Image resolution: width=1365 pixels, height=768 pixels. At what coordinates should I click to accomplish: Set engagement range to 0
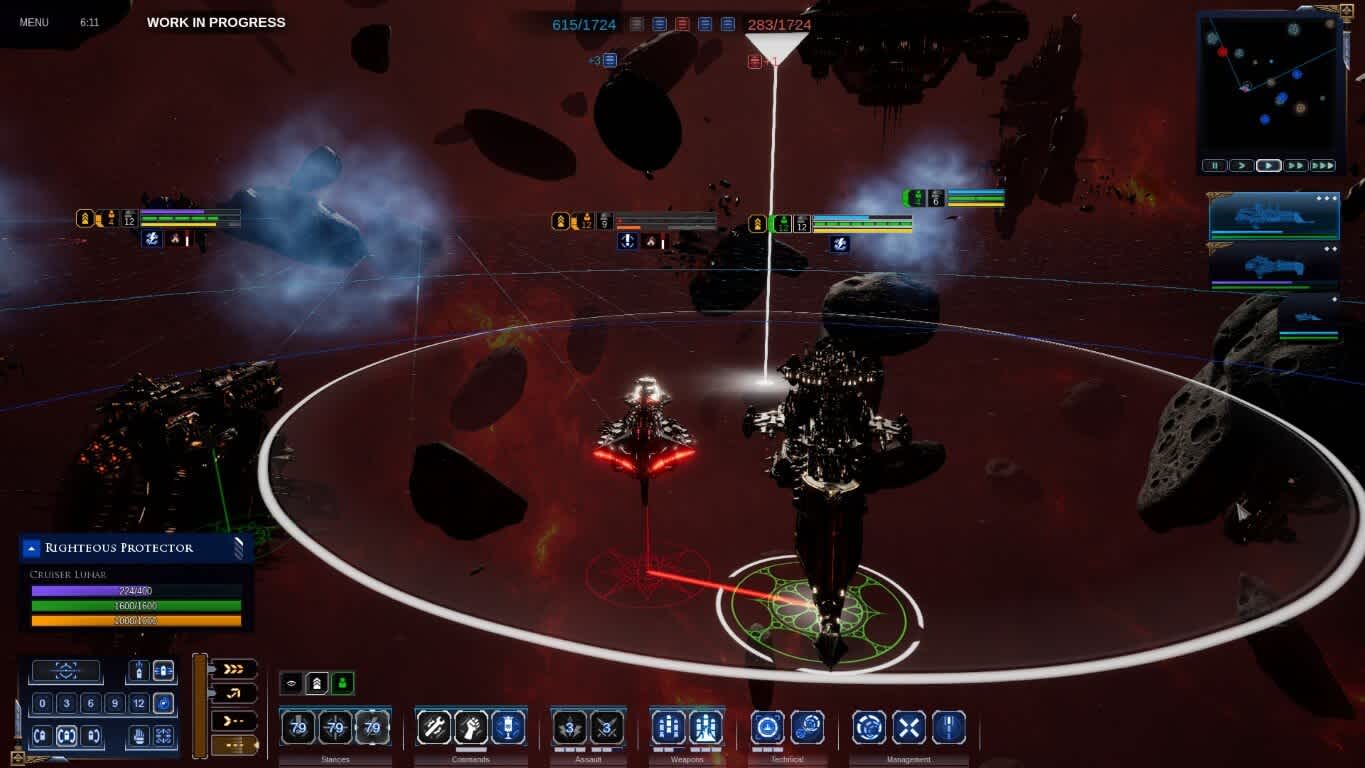coord(42,703)
